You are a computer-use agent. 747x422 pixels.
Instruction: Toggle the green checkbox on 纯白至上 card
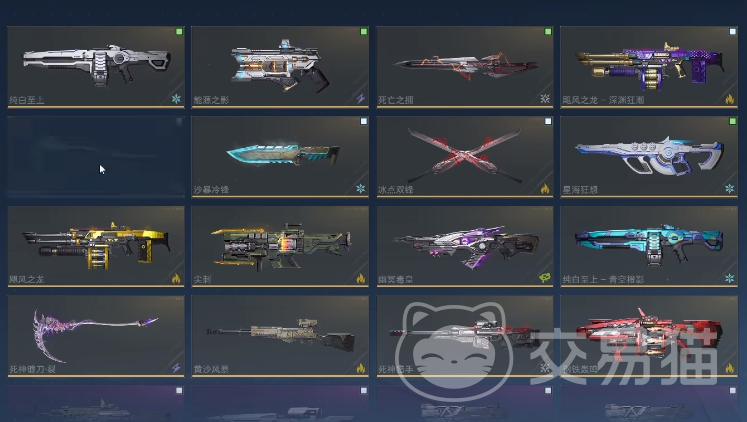179,32
